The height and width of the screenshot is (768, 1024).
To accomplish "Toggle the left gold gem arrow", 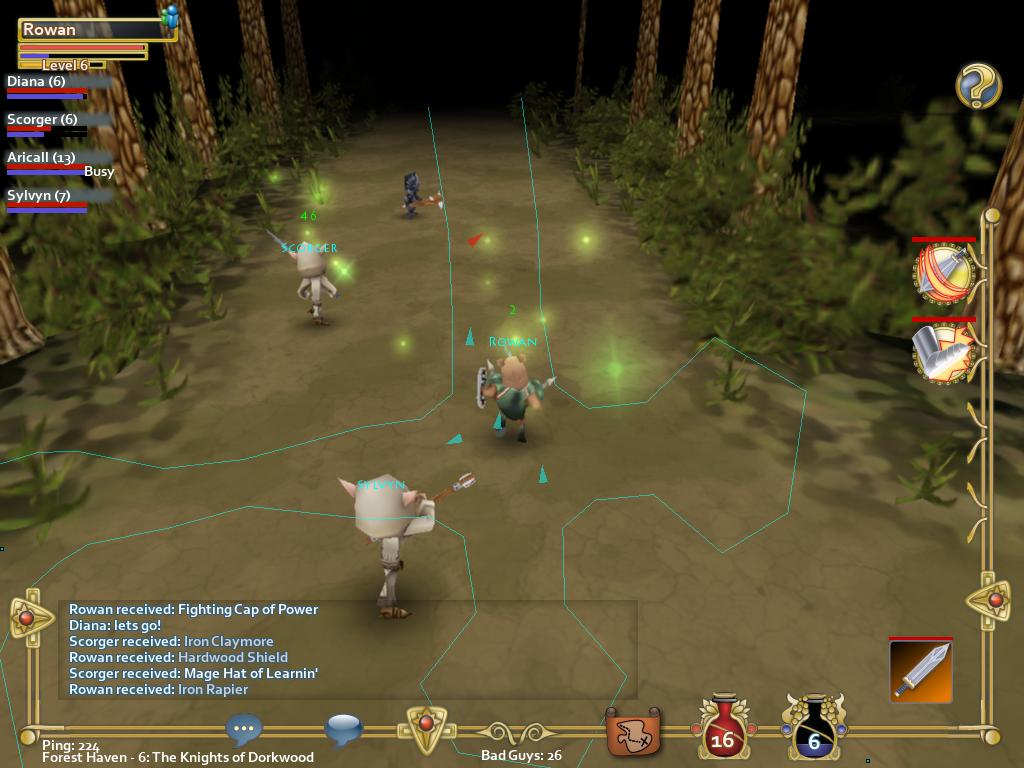I will pos(28,618).
